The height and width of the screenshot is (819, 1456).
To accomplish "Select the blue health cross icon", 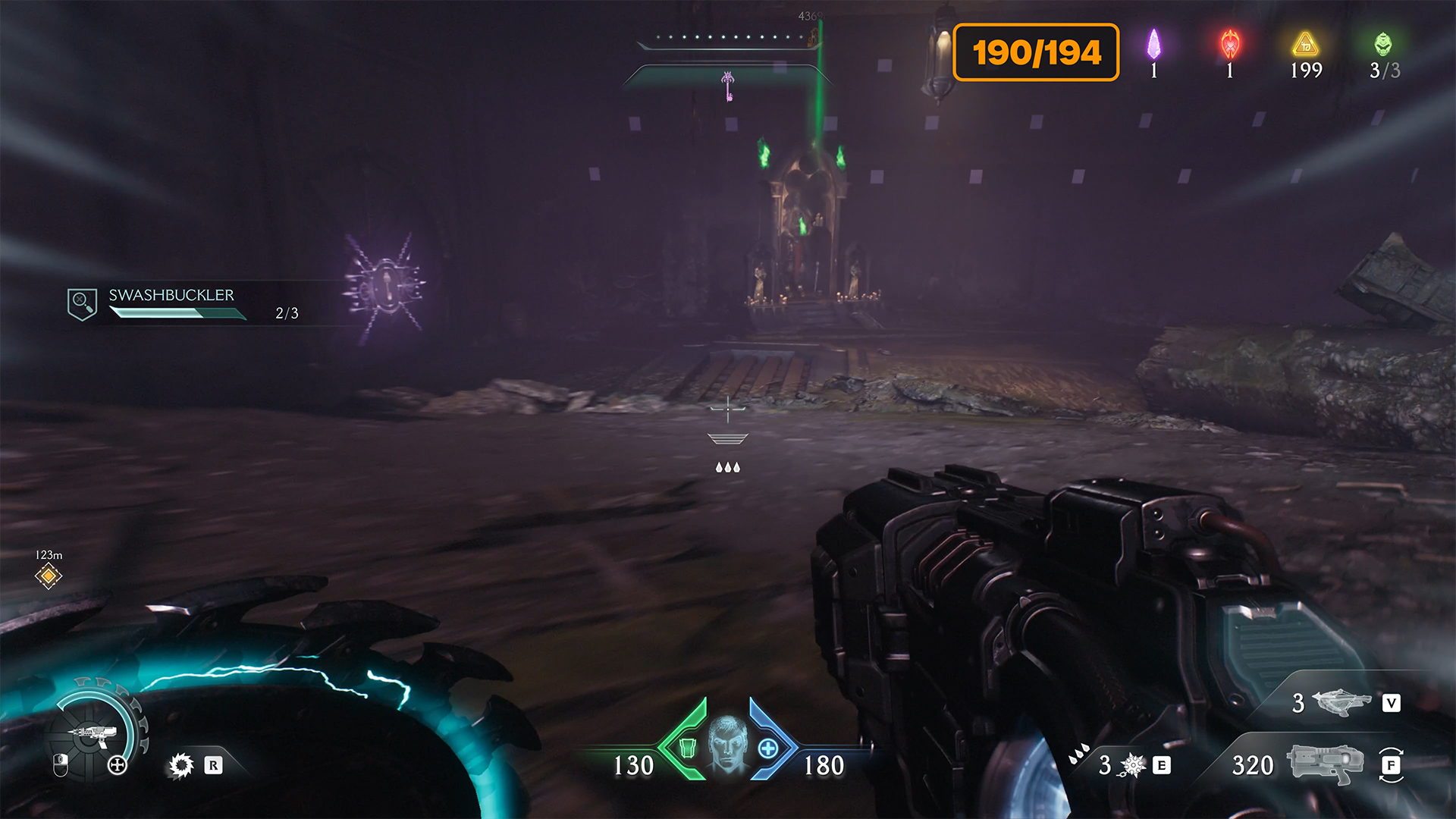I will point(767,748).
